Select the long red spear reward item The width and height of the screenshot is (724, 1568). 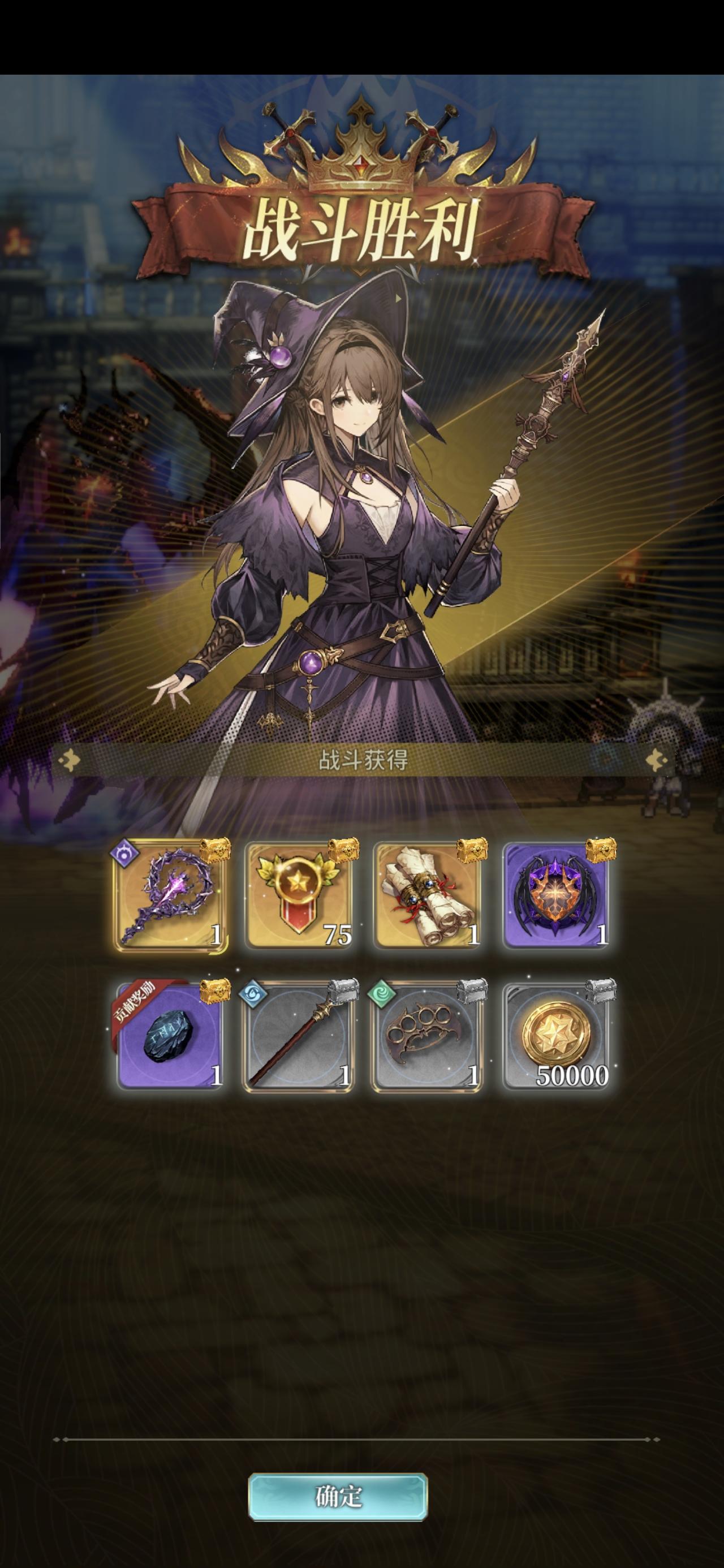pyautogui.click(x=301, y=1038)
